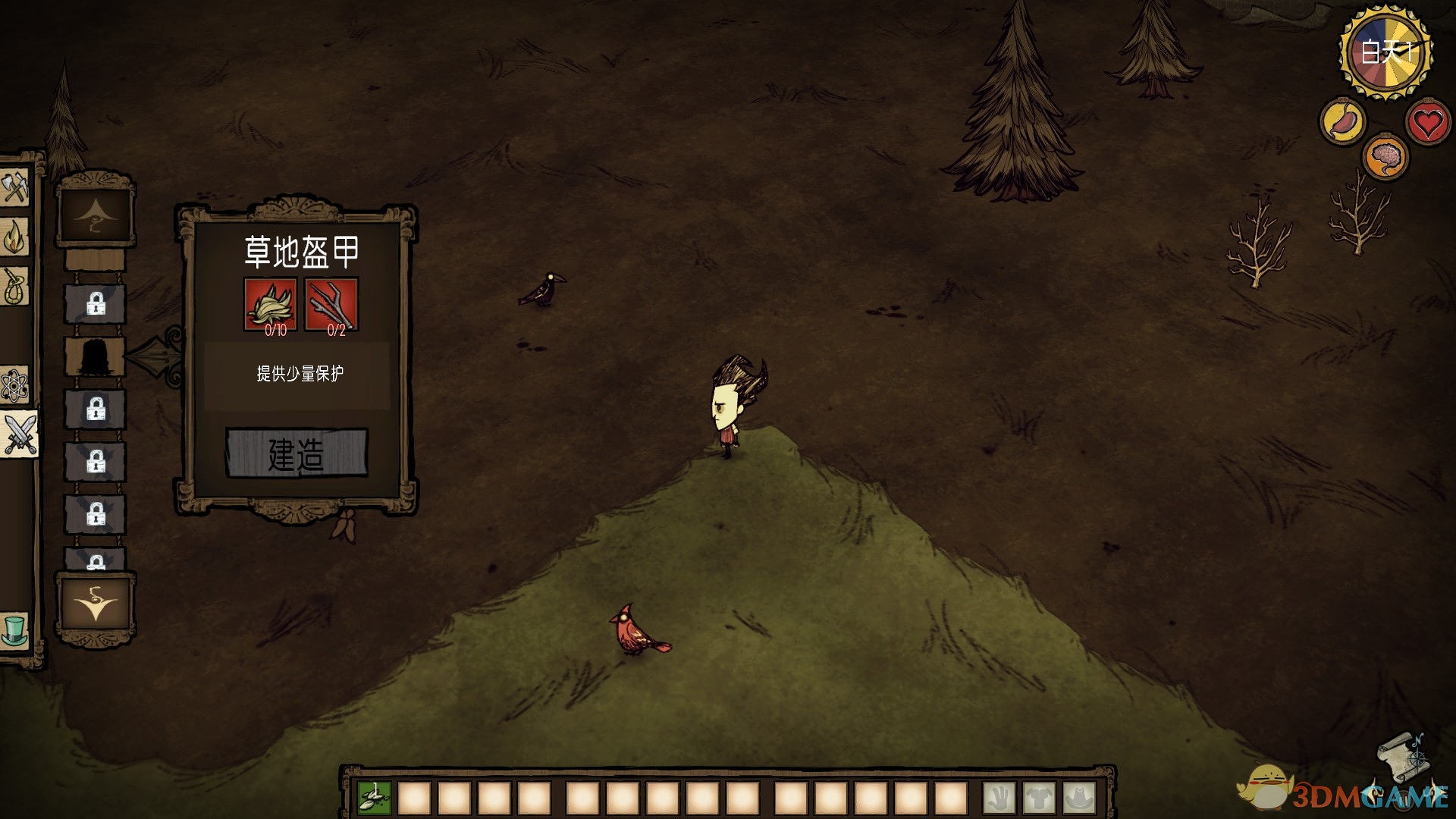Screen dimensions: 1456x819
Task: Open the Tools tab with axe and pickaxe
Action: click(x=14, y=187)
